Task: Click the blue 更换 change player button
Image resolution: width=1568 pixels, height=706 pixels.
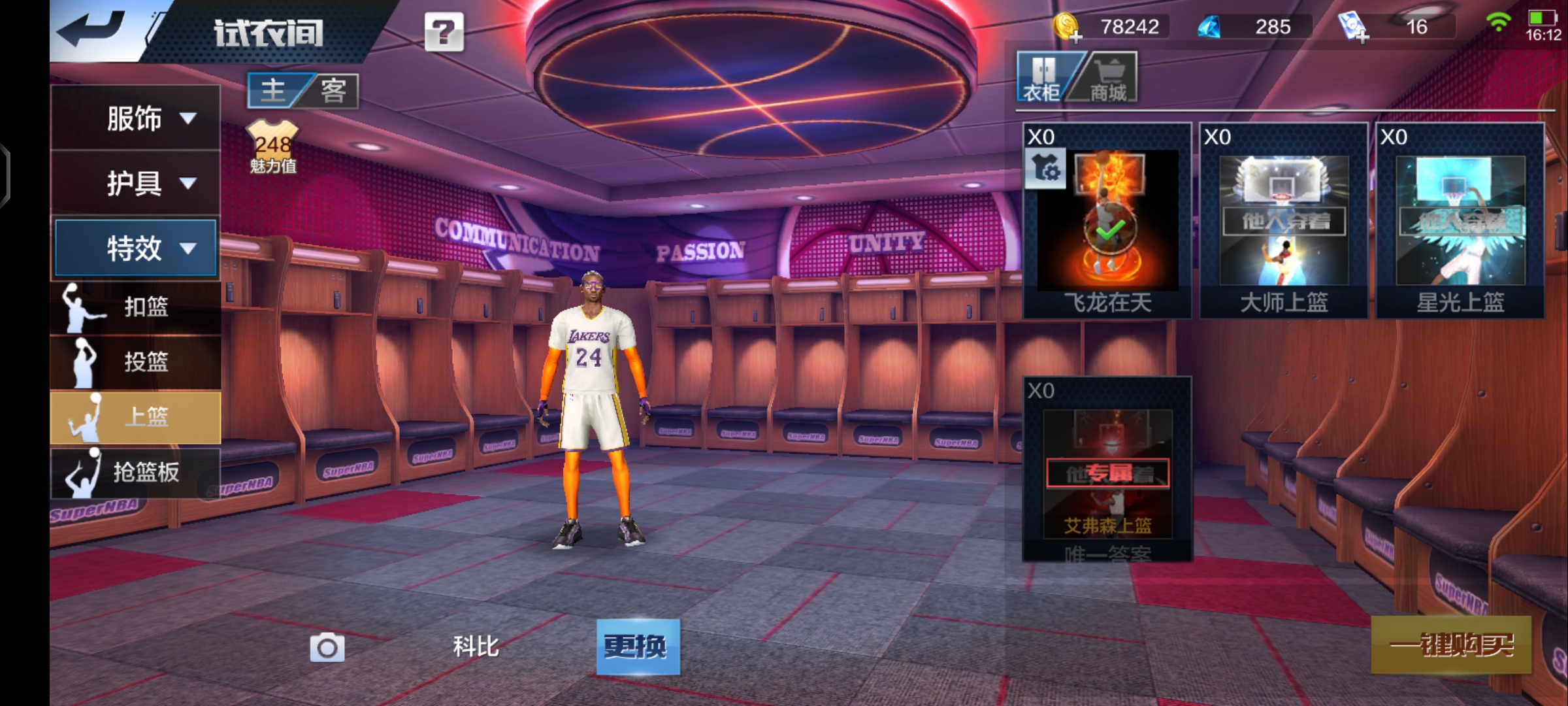Action: [638, 647]
